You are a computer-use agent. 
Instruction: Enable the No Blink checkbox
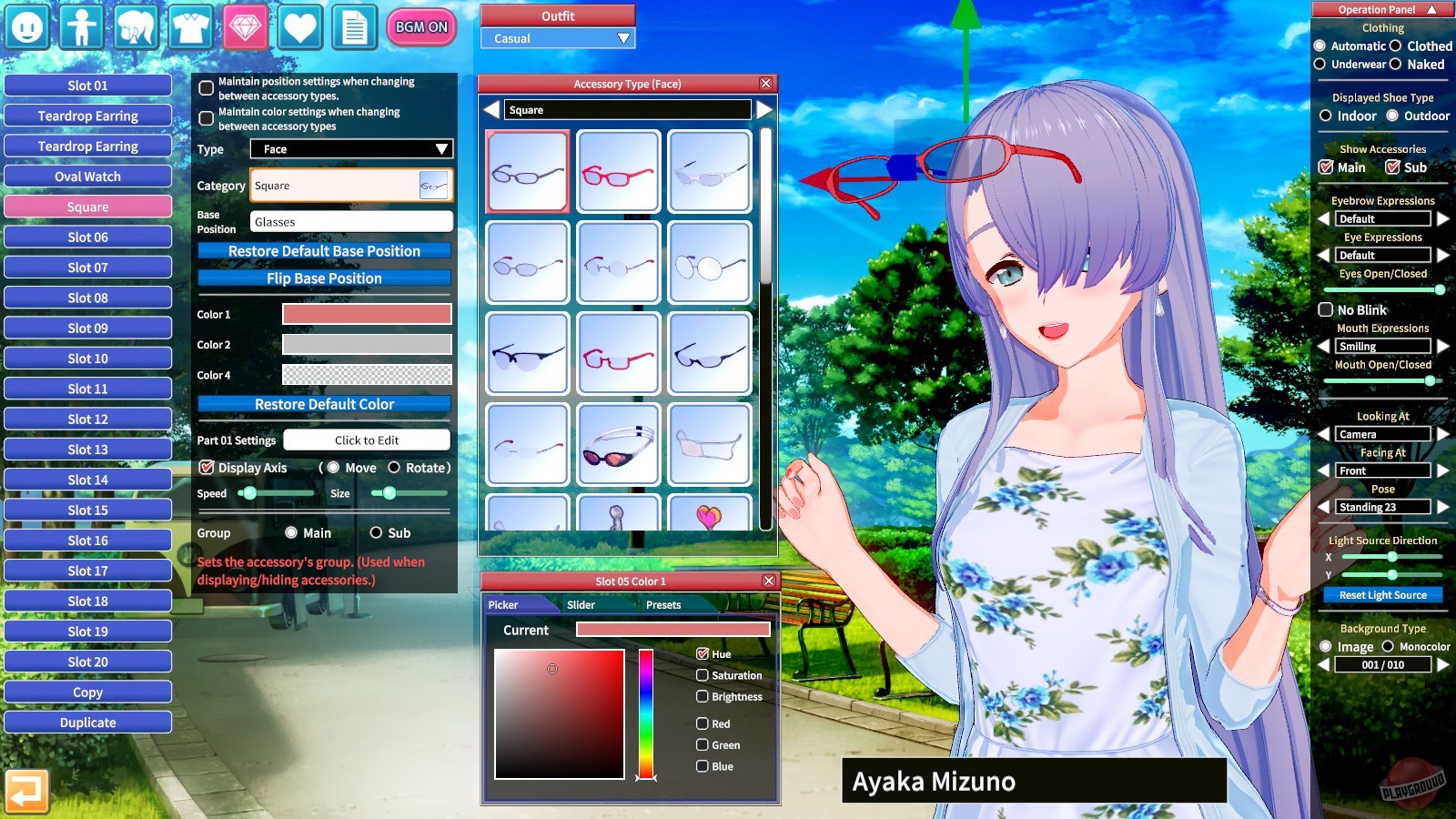coord(1326,309)
